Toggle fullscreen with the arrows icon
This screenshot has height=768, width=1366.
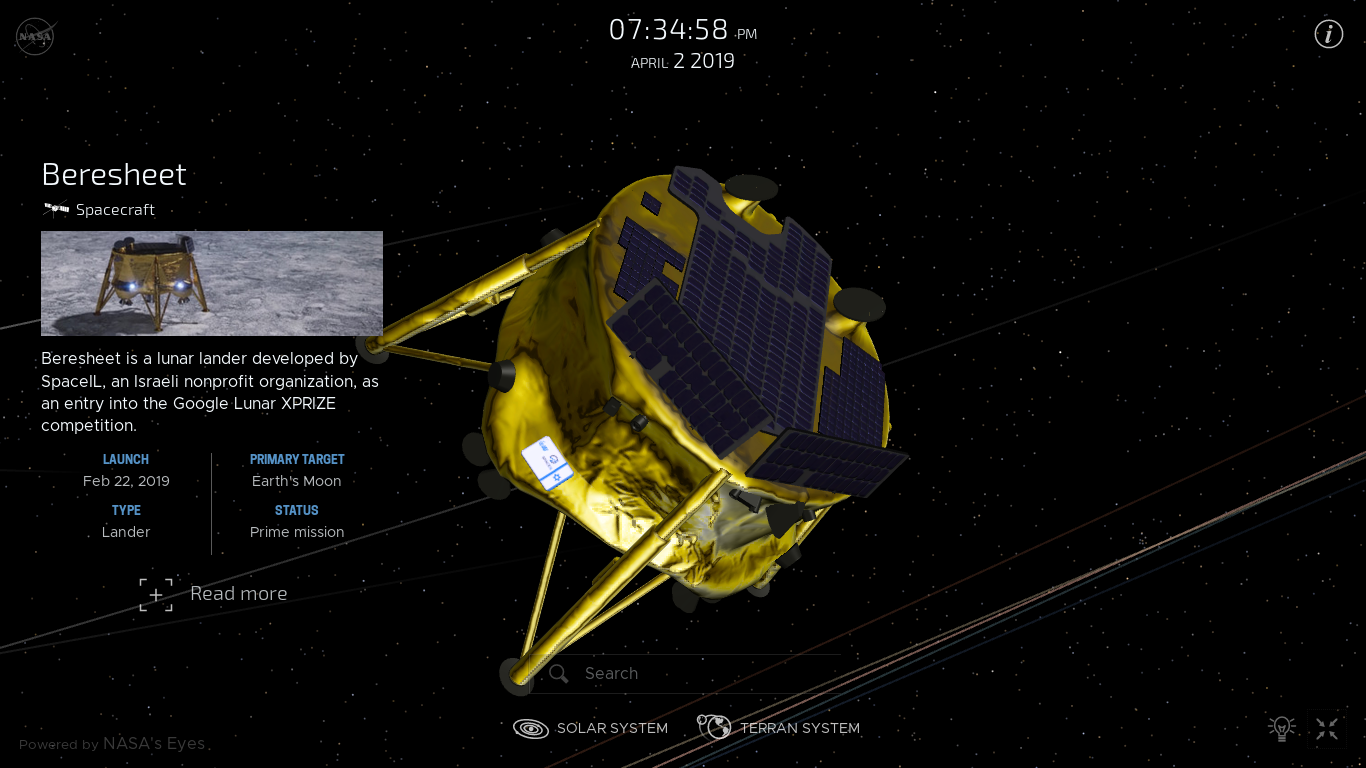pyautogui.click(x=1327, y=729)
